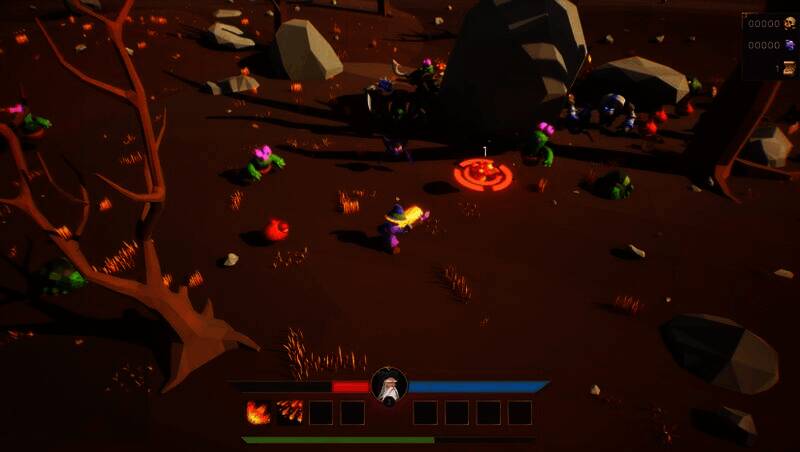Click the purple gem counter icon

pos(789,45)
